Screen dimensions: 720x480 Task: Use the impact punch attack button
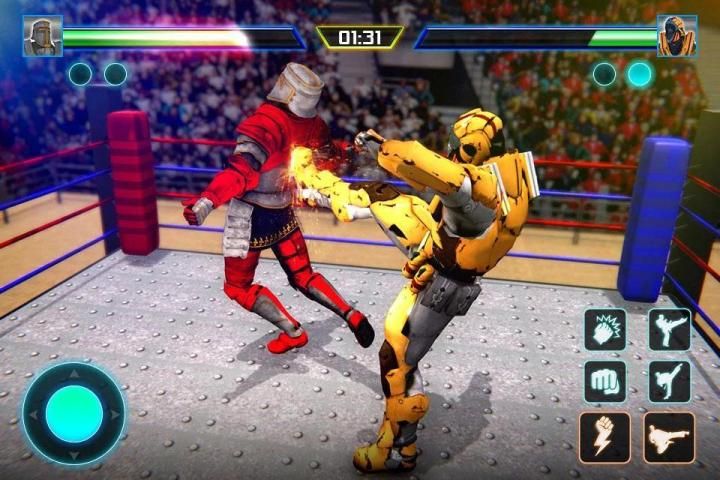tap(605, 330)
